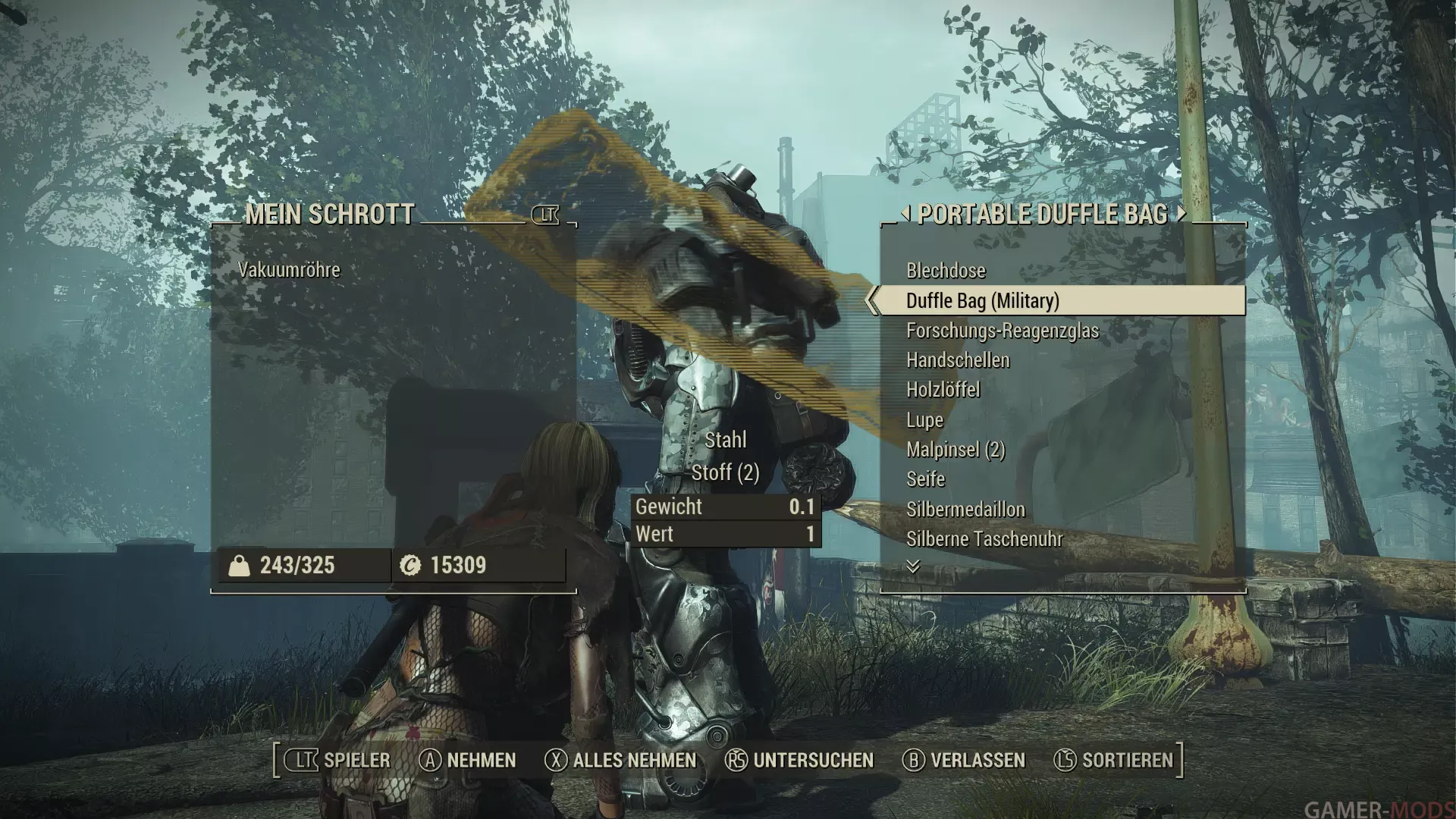Pick Forschungs-Reagenzglas from the container list

click(1002, 331)
